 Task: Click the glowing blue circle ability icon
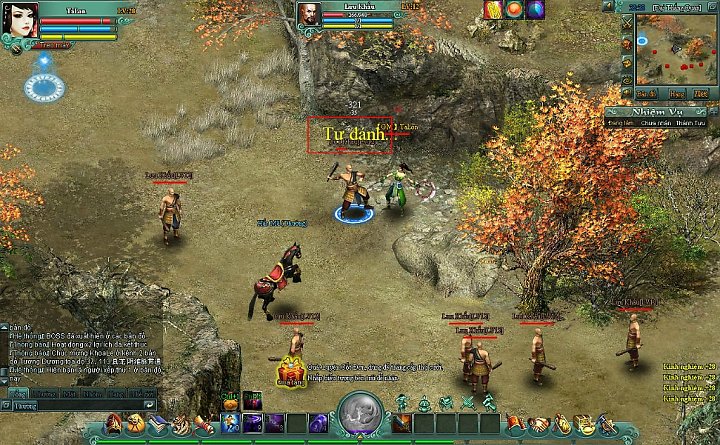(x=44, y=88)
